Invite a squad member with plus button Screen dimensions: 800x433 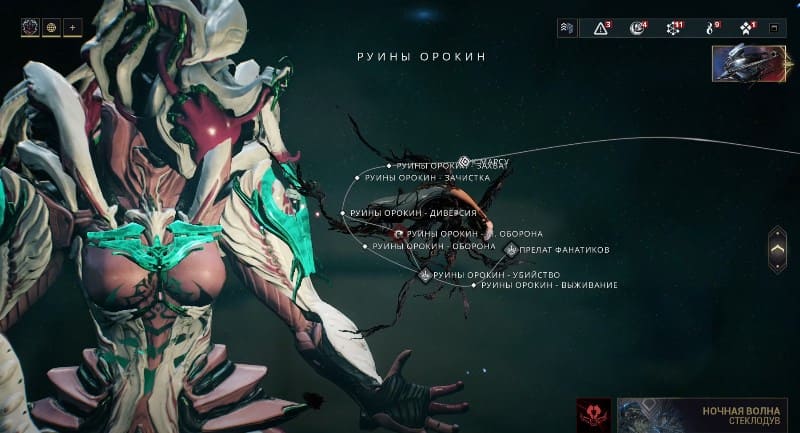[x=73, y=27]
